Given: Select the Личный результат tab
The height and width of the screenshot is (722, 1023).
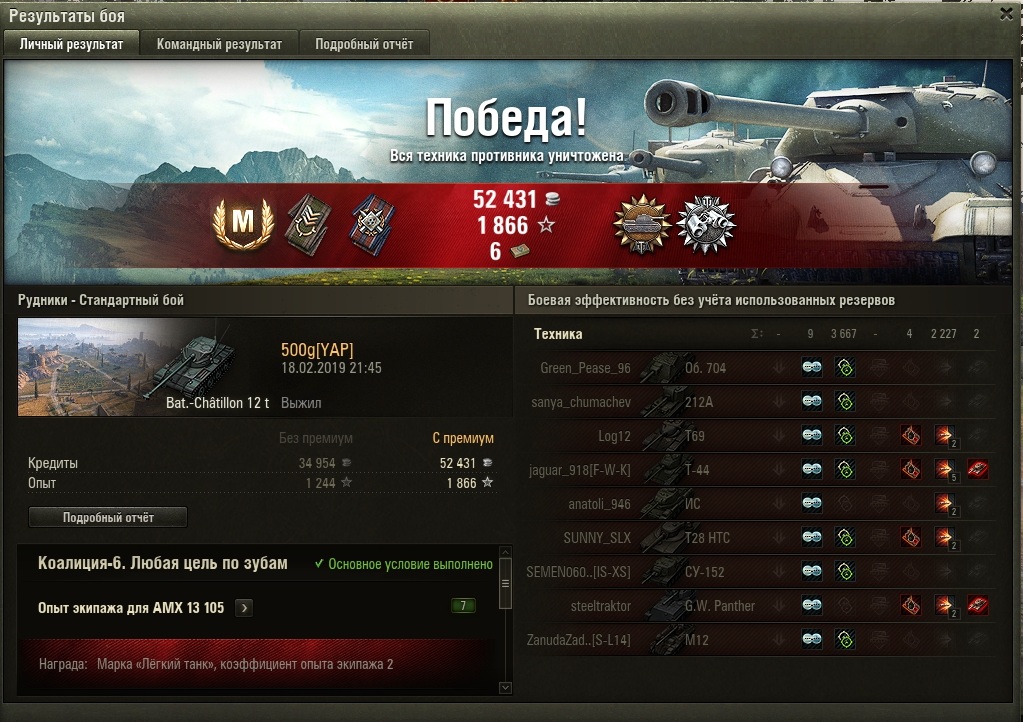Looking at the screenshot, I should pos(72,44).
